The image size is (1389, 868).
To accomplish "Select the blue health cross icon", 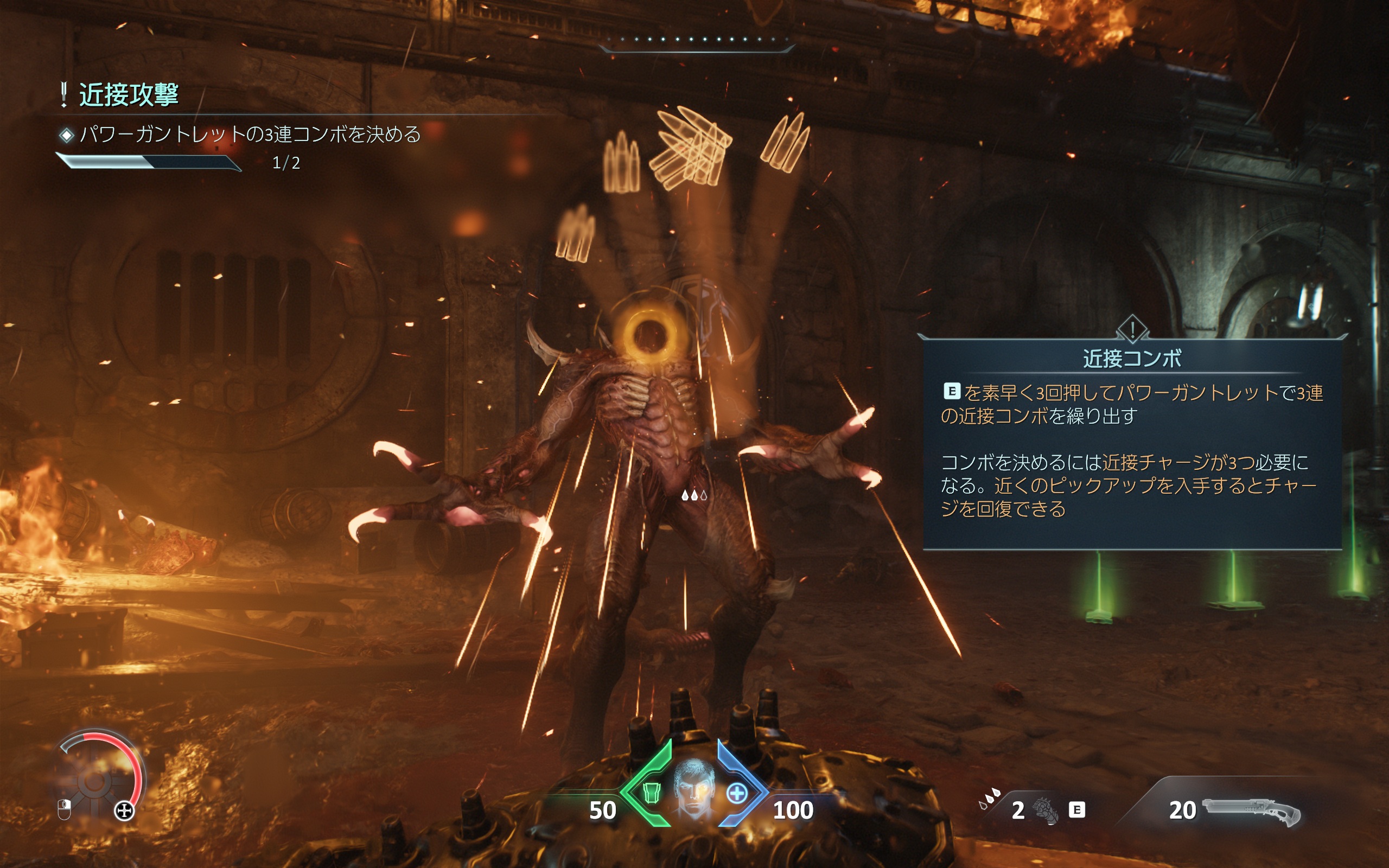I will (737, 793).
